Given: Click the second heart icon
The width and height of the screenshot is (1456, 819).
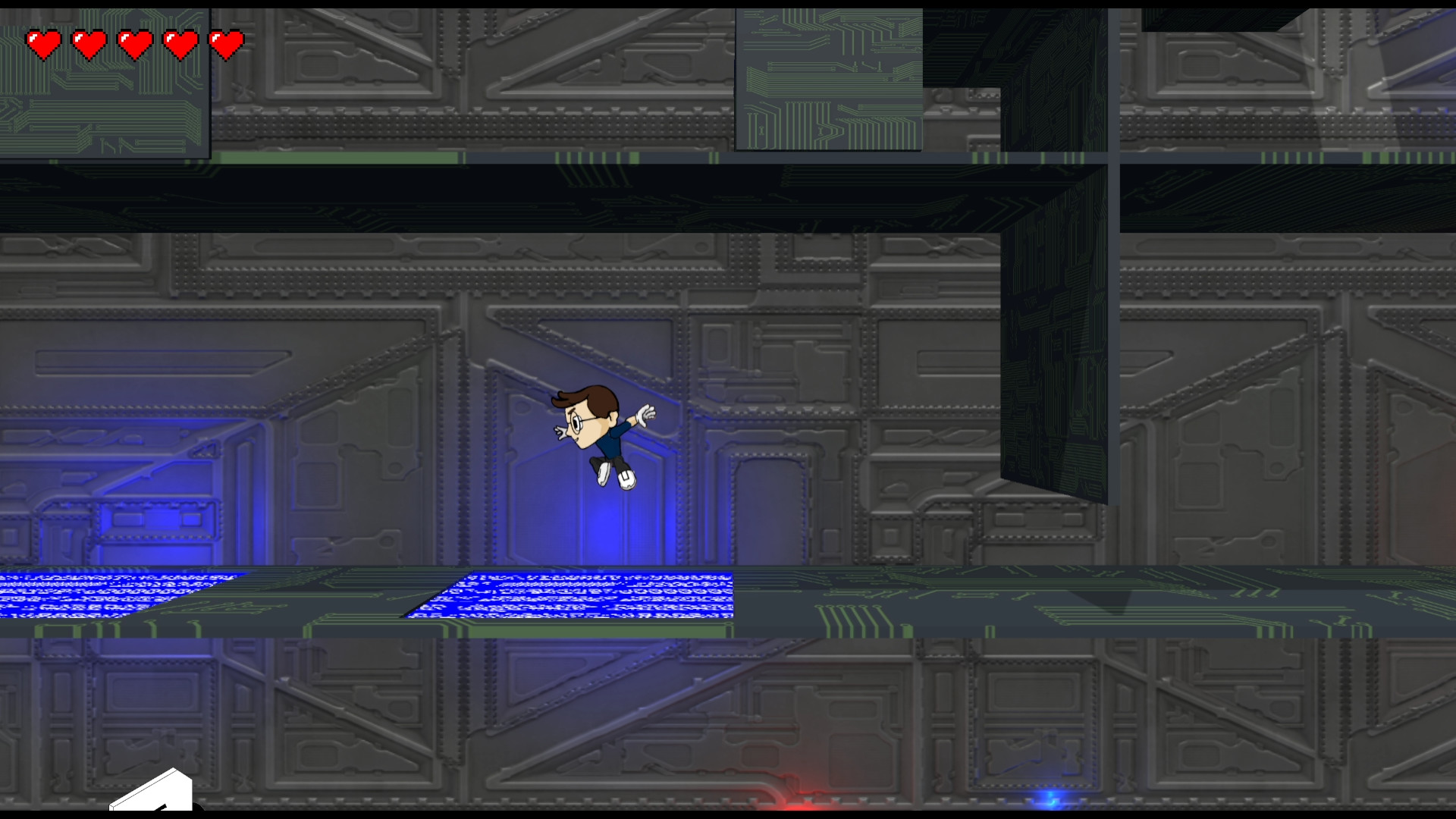Looking at the screenshot, I should 89,42.
